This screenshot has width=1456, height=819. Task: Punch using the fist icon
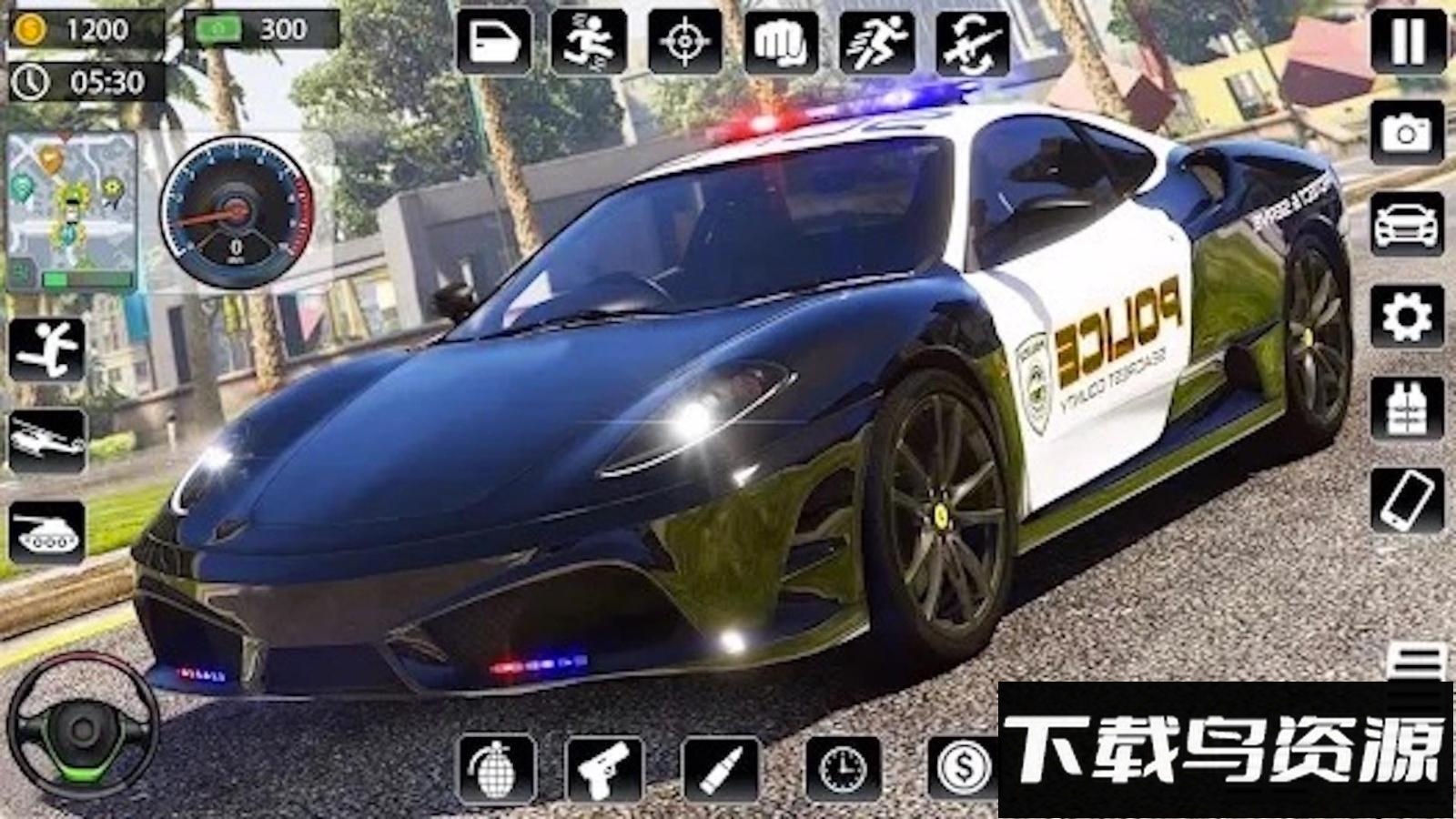coord(784,40)
